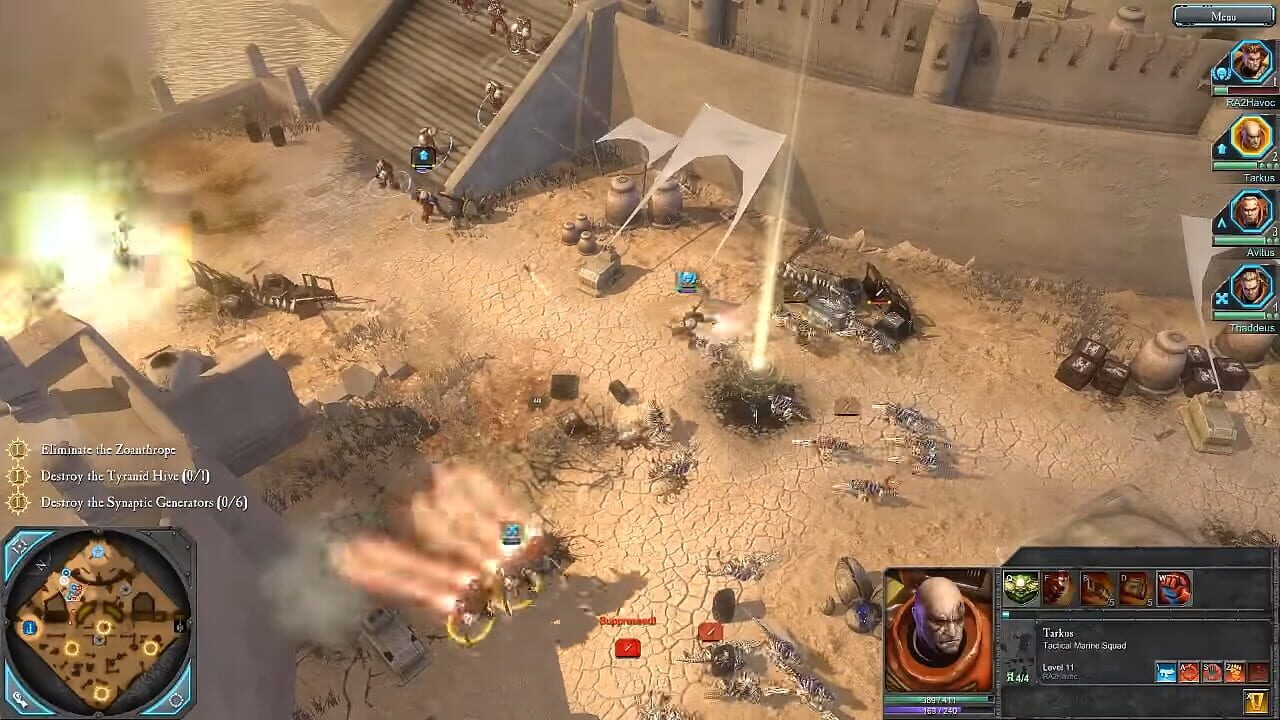Click the small teal tab above the ability bar
Image resolution: width=1280 pixels, height=720 pixels.
coord(1006,614)
